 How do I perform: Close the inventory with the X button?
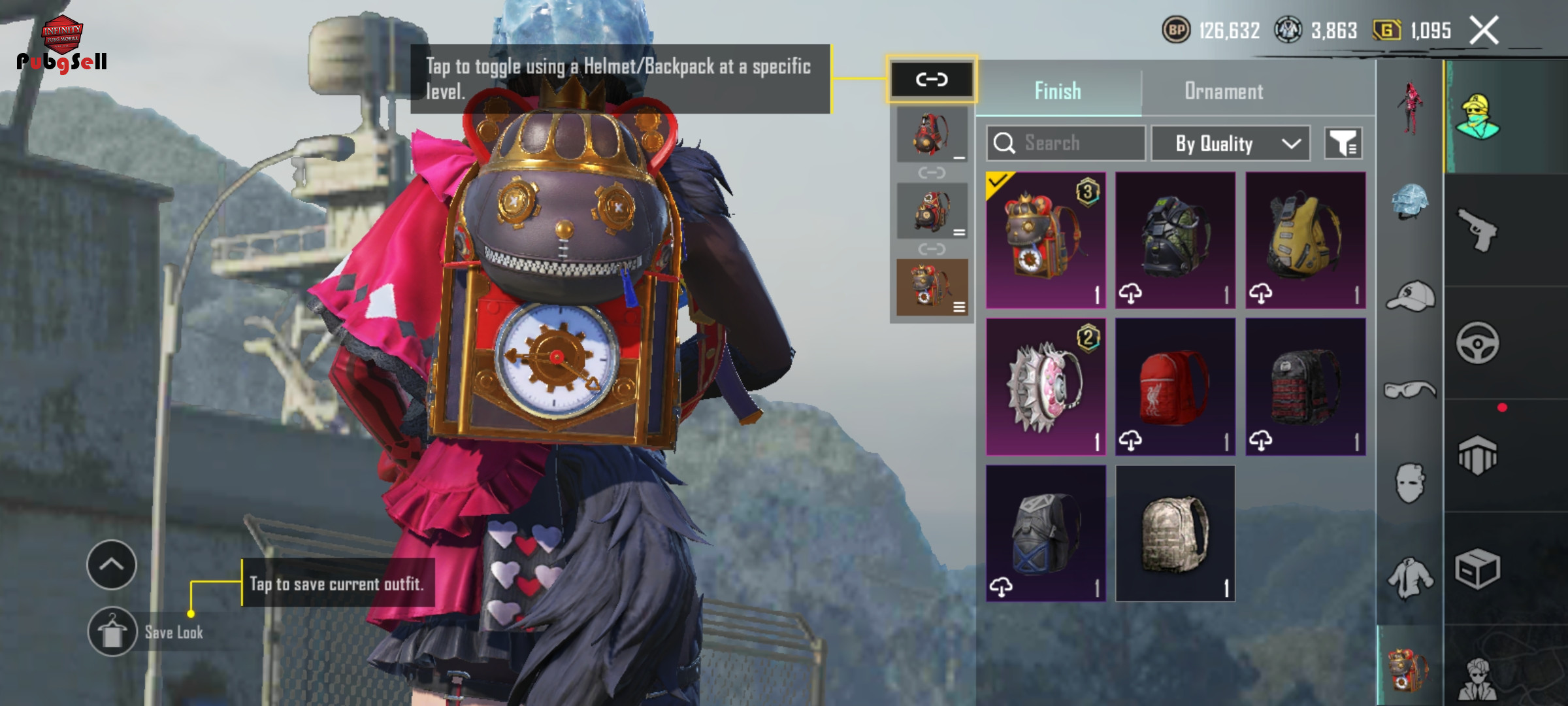(x=1484, y=31)
